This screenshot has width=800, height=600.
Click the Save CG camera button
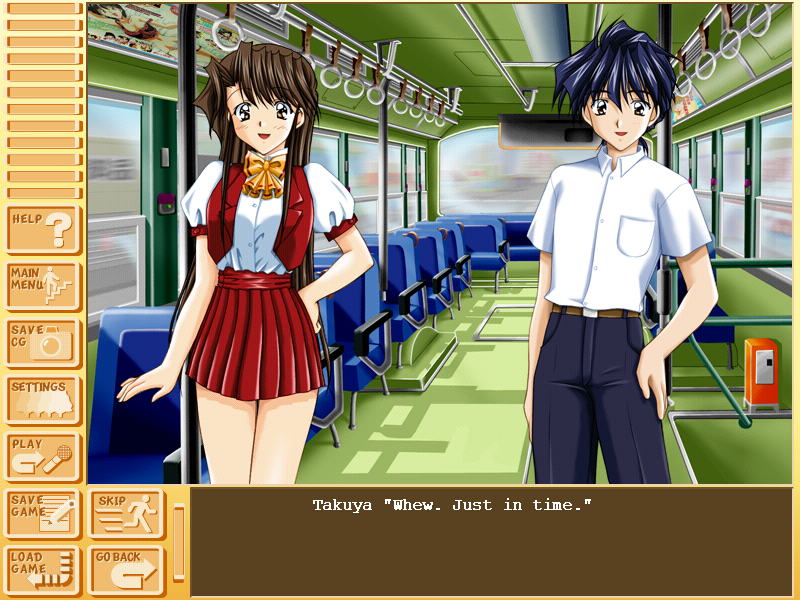[43, 343]
